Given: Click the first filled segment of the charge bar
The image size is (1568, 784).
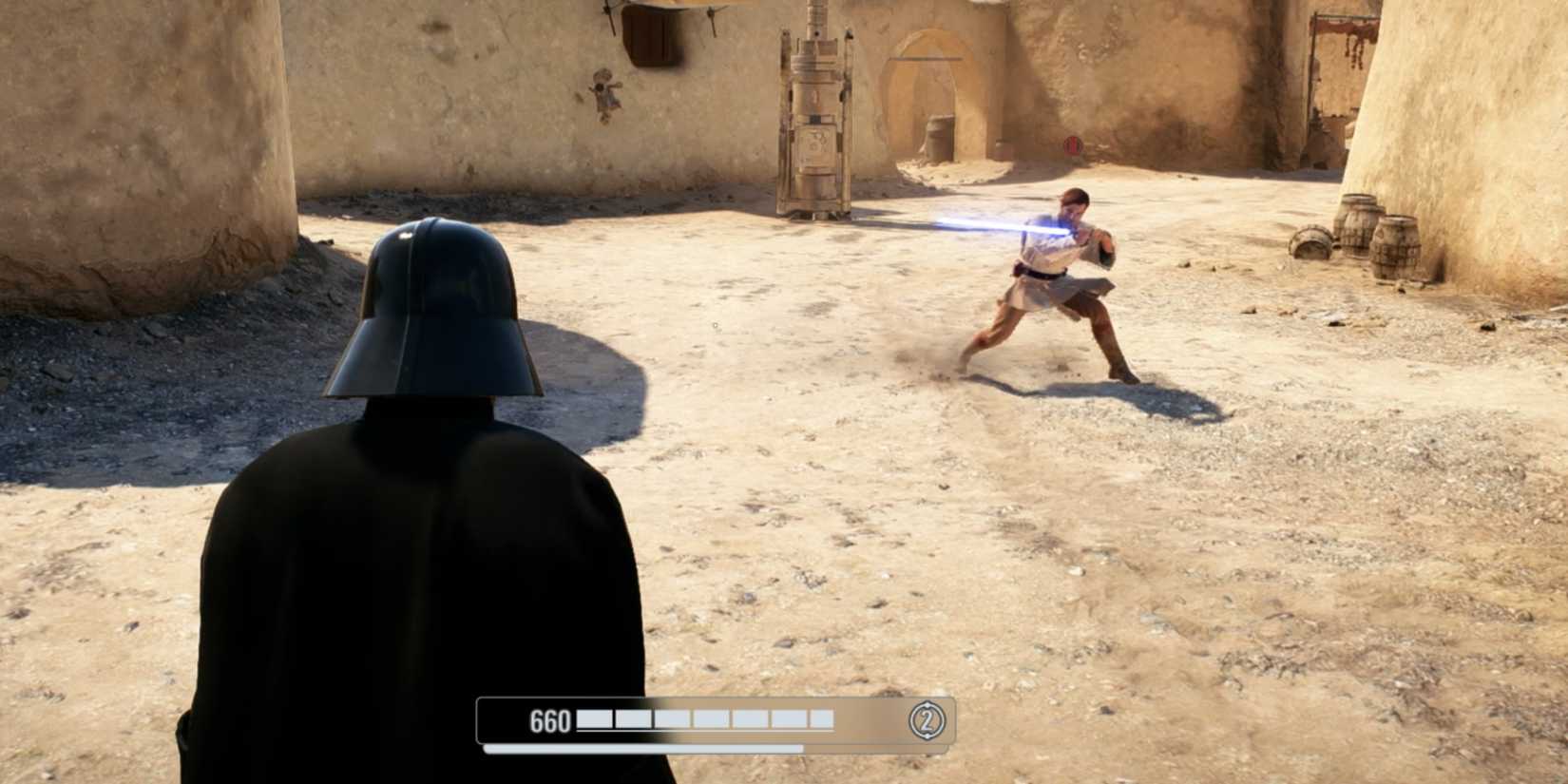Looking at the screenshot, I should click(x=595, y=720).
